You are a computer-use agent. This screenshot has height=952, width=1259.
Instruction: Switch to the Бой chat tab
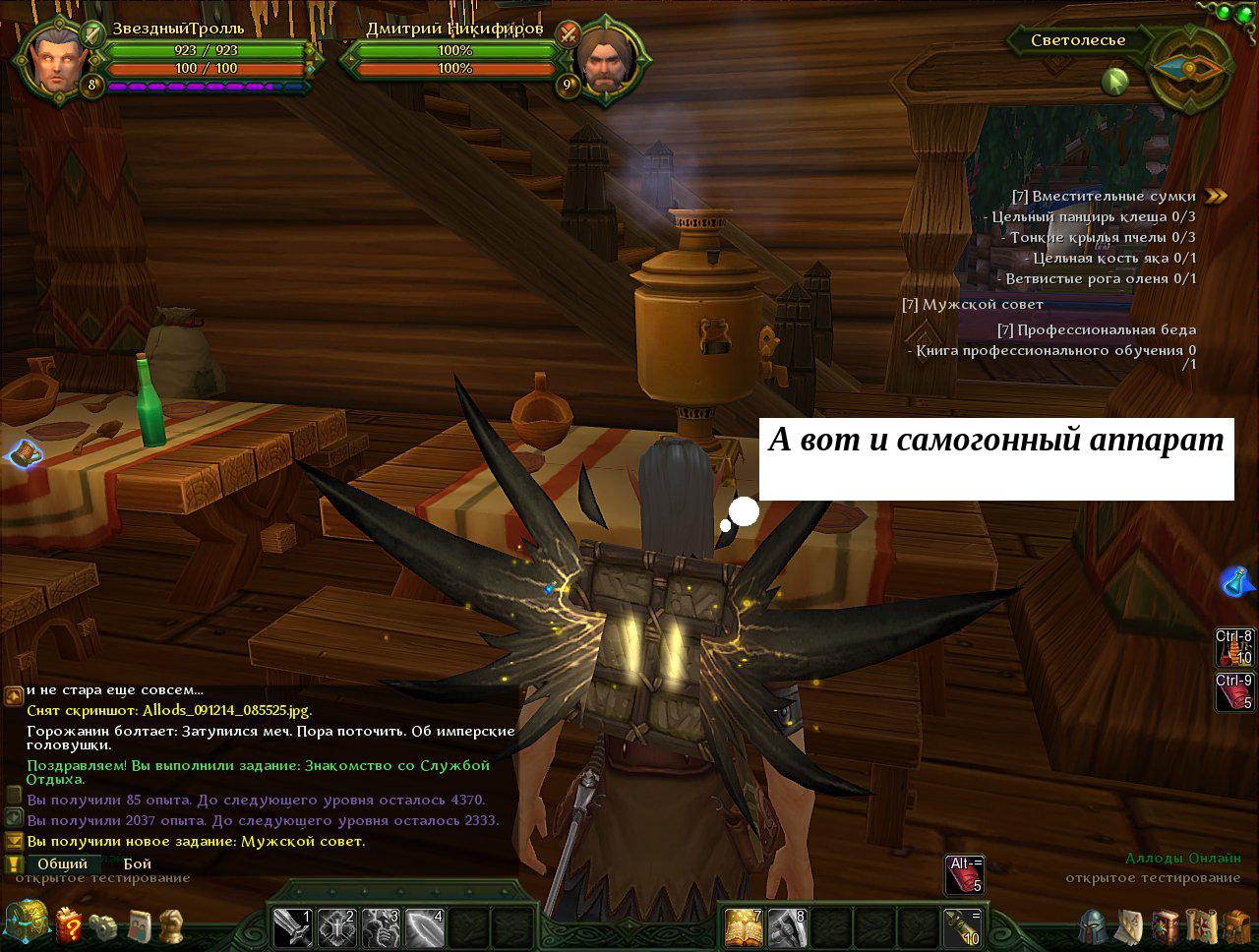pos(138,863)
